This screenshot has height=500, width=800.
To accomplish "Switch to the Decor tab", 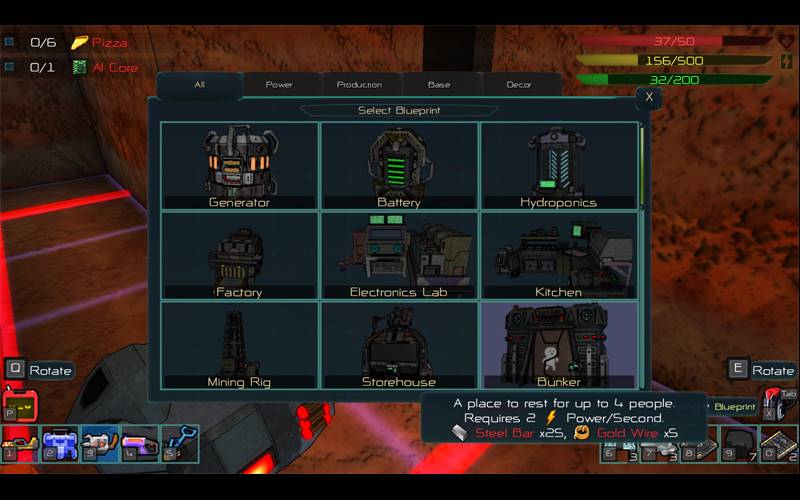I will click(x=519, y=85).
